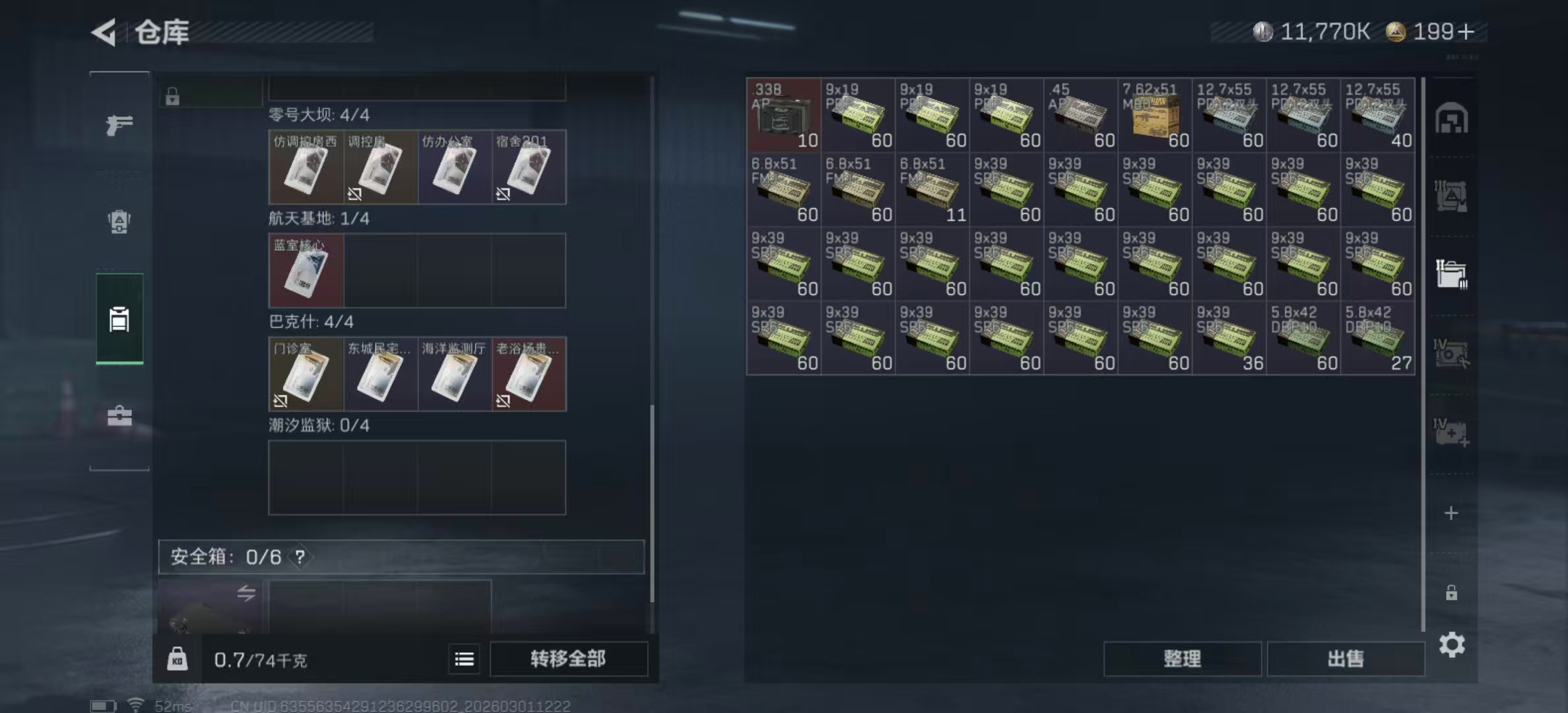
Task: Toggle the list view next to transfer button
Action: click(465, 659)
